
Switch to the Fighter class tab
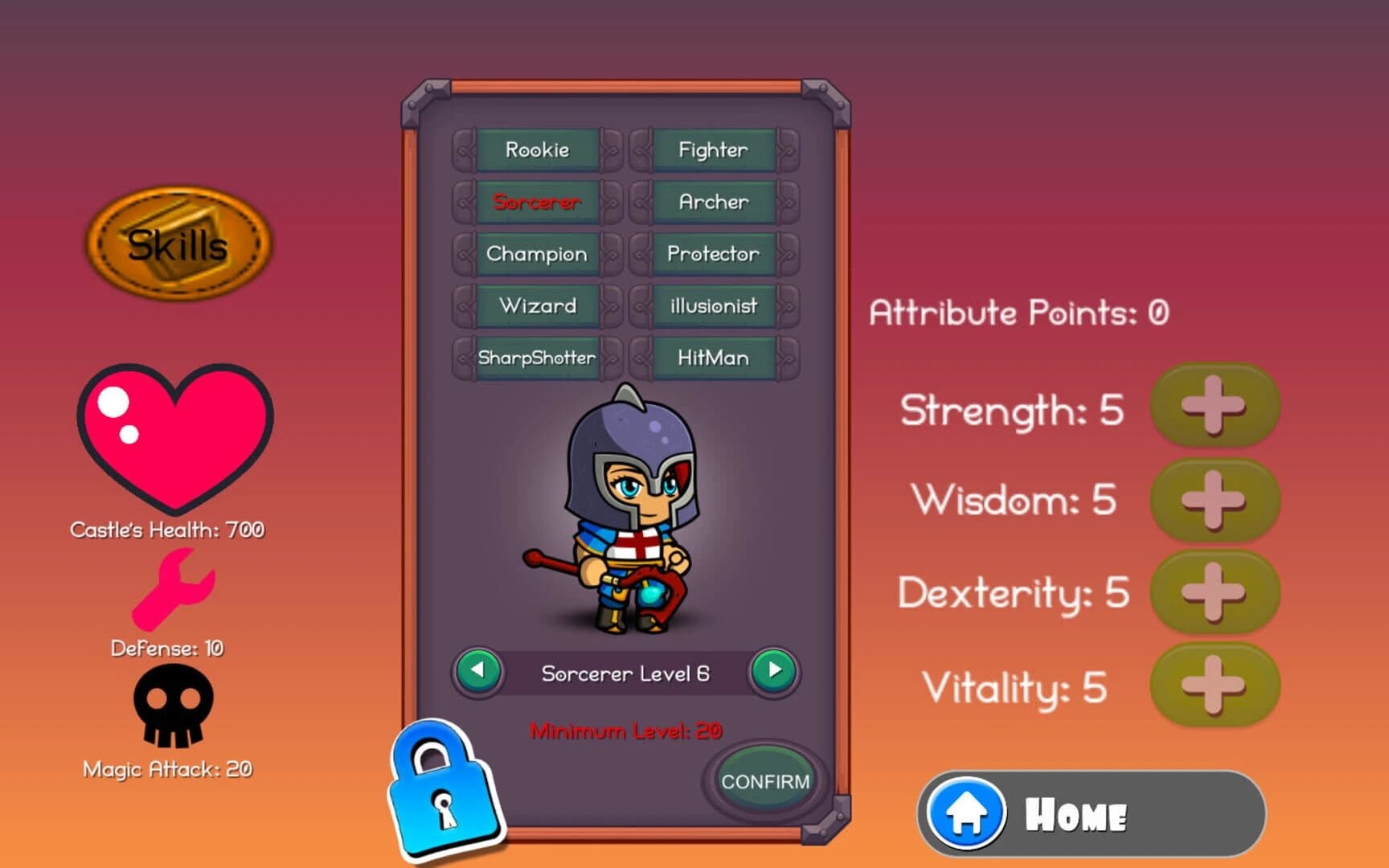[x=711, y=149]
